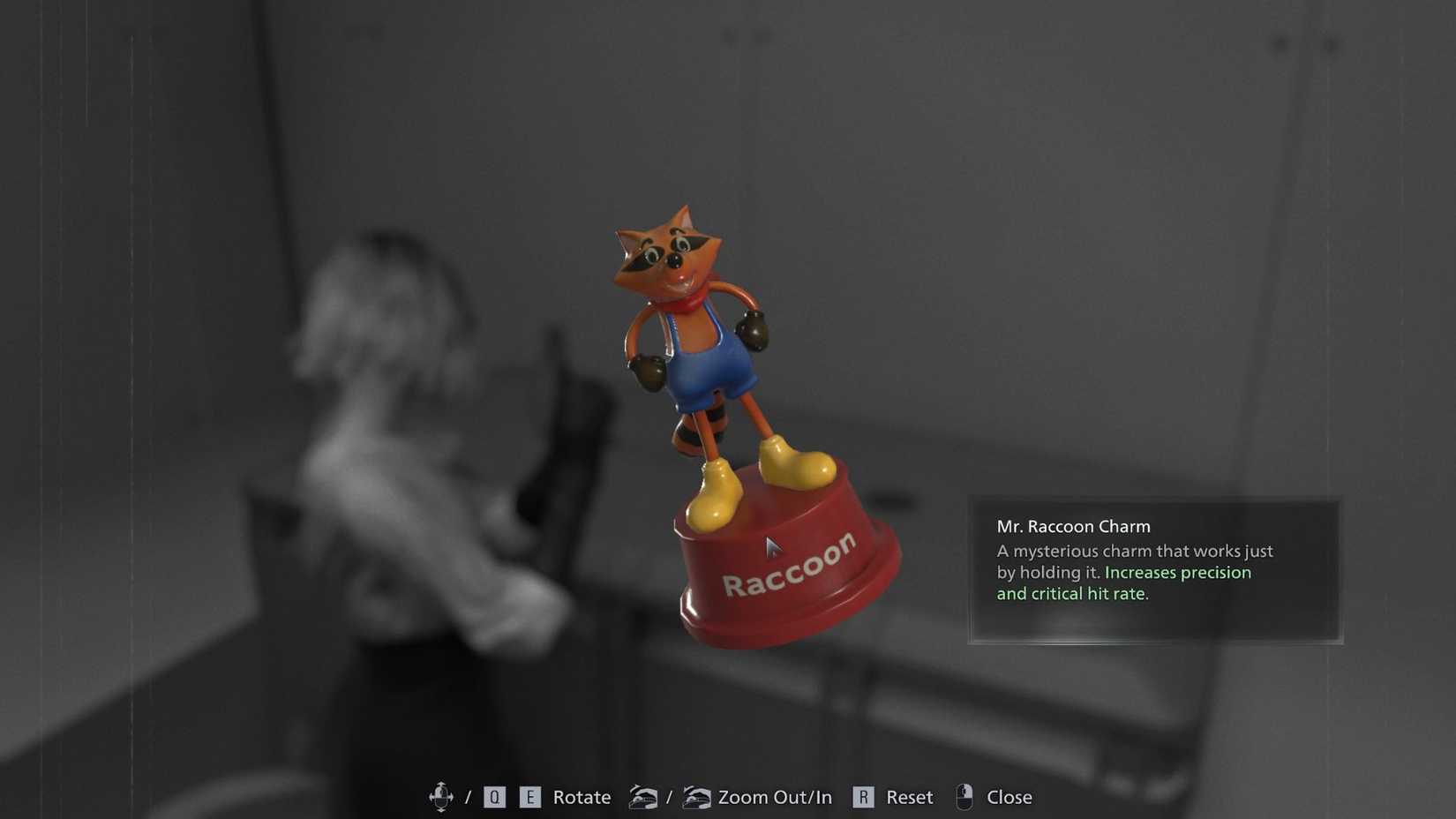
Task: Select the Mr. Raccoon Charm title
Action: [x=1073, y=526]
